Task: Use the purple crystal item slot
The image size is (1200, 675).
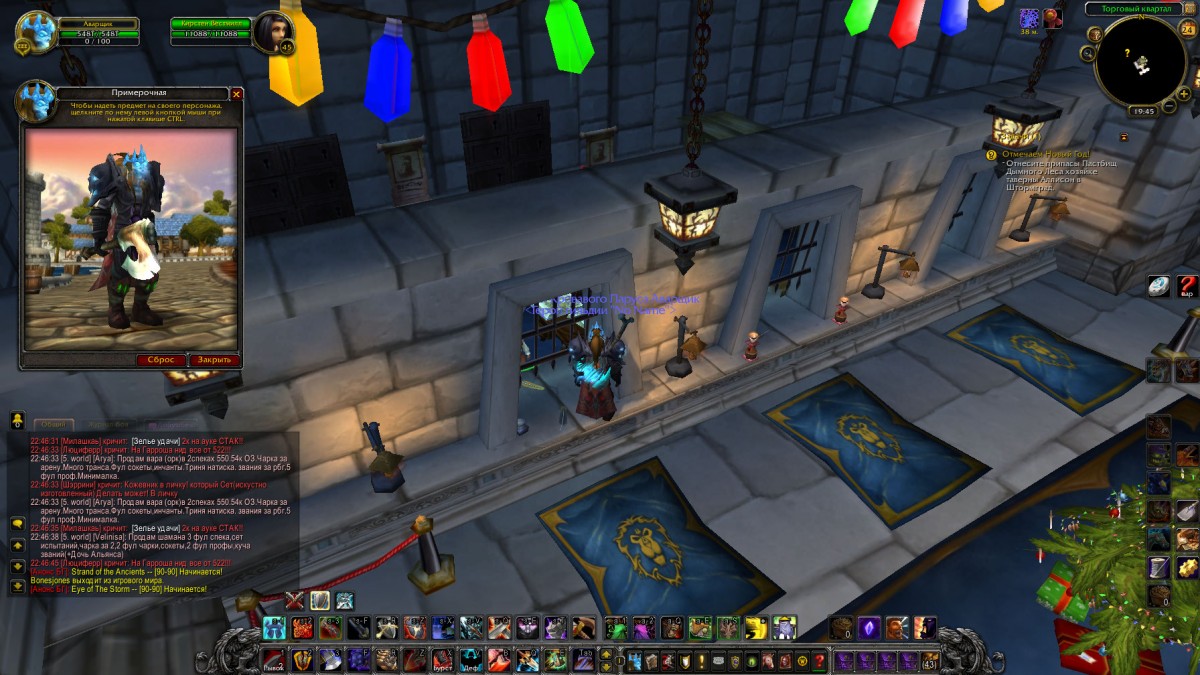Action: click(x=869, y=628)
